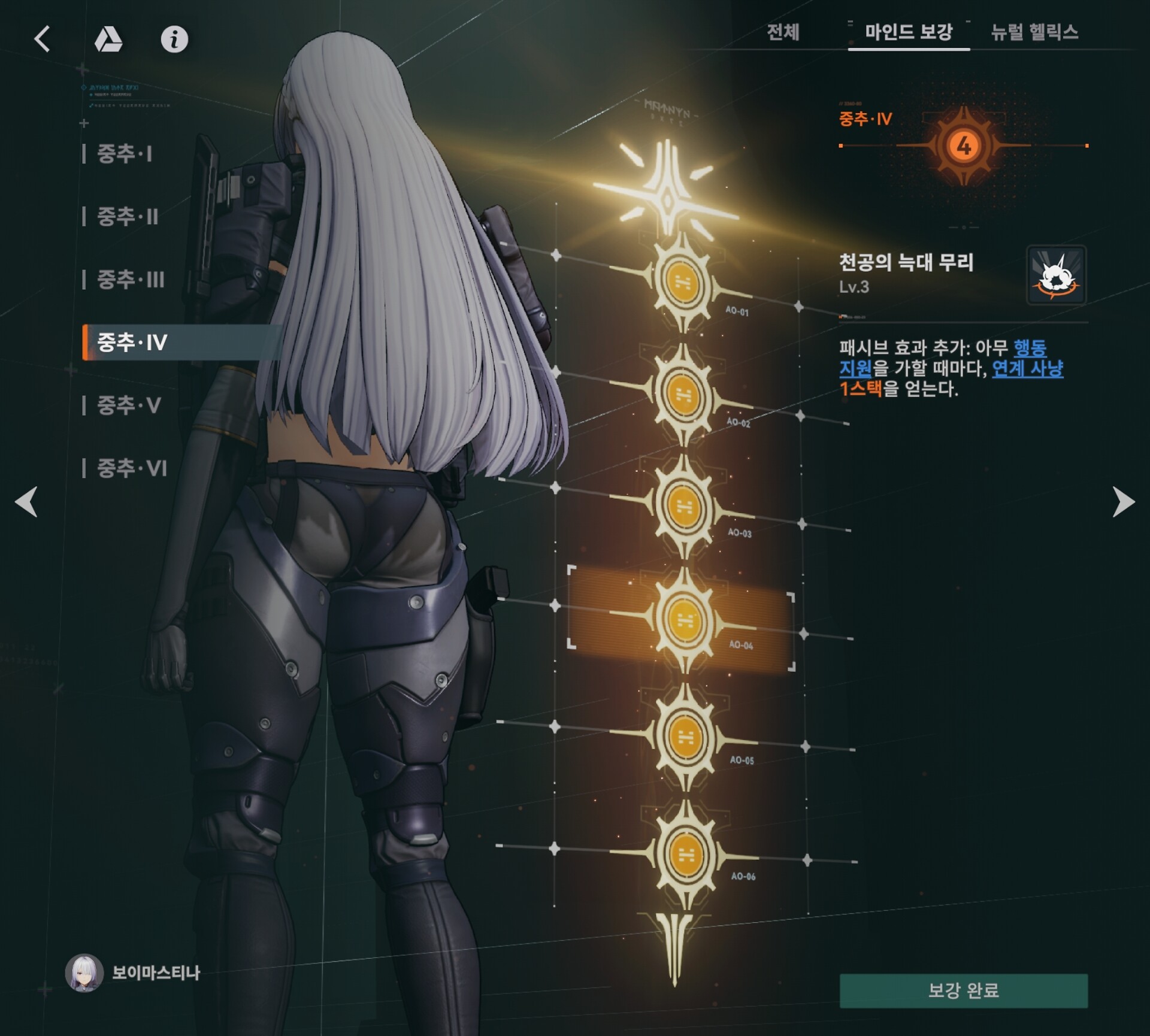View the 천공의 늑대 무리 skill icon
The image size is (1150, 1036).
pyautogui.click(x=1056, y=275)
